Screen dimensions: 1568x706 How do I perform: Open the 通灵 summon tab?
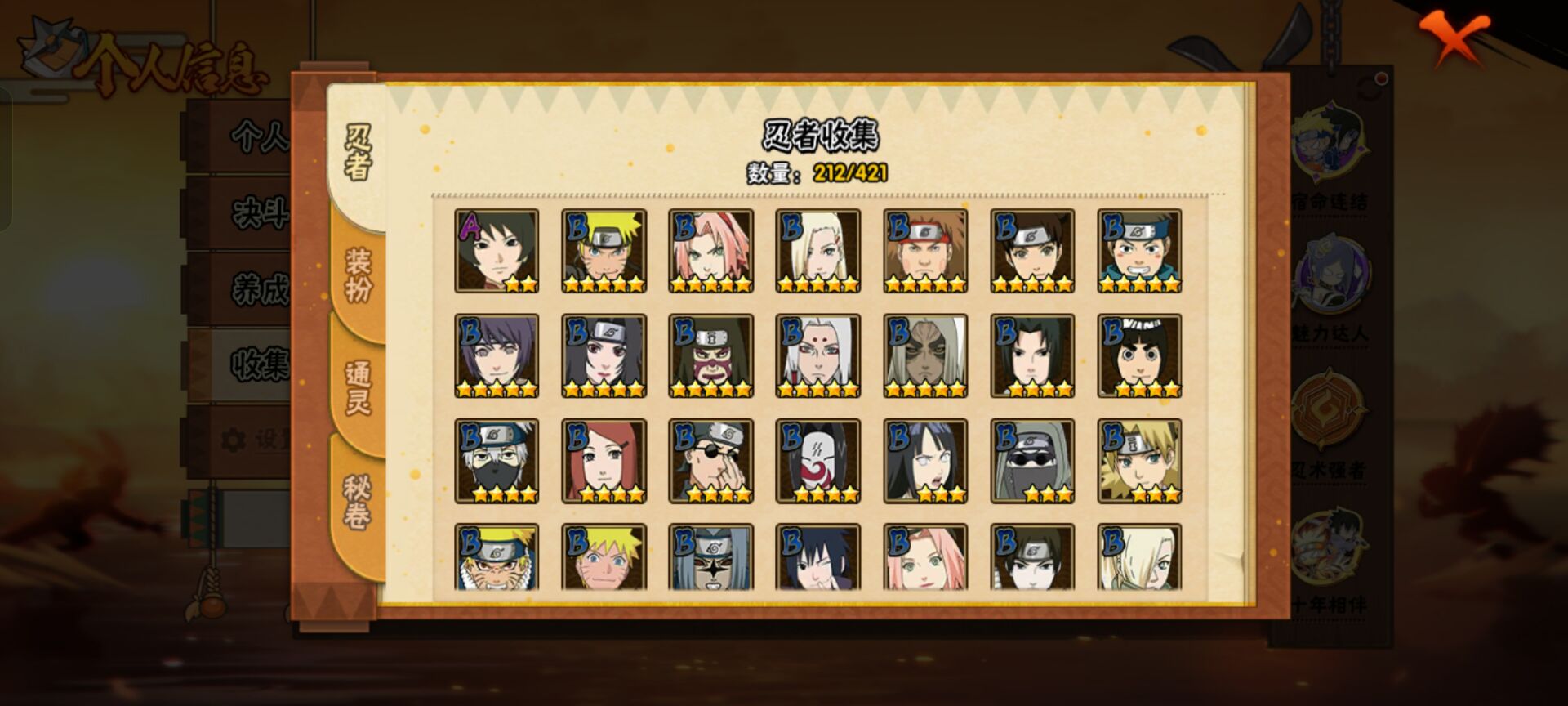(x=358, y=387)
